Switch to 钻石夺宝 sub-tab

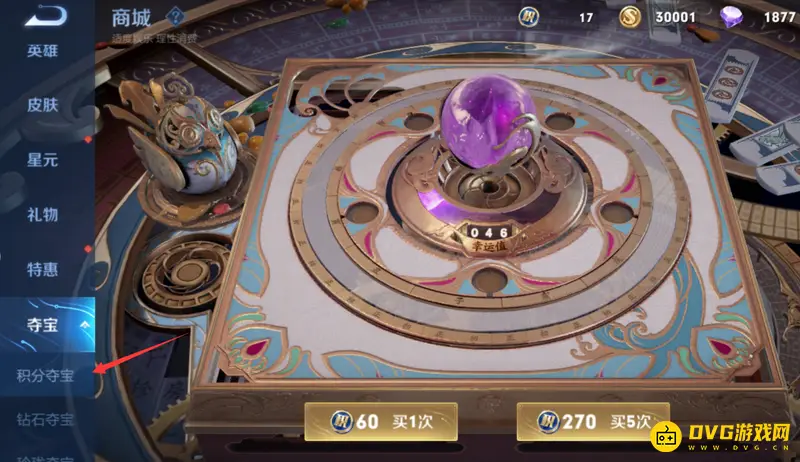[x=46, y=420]
